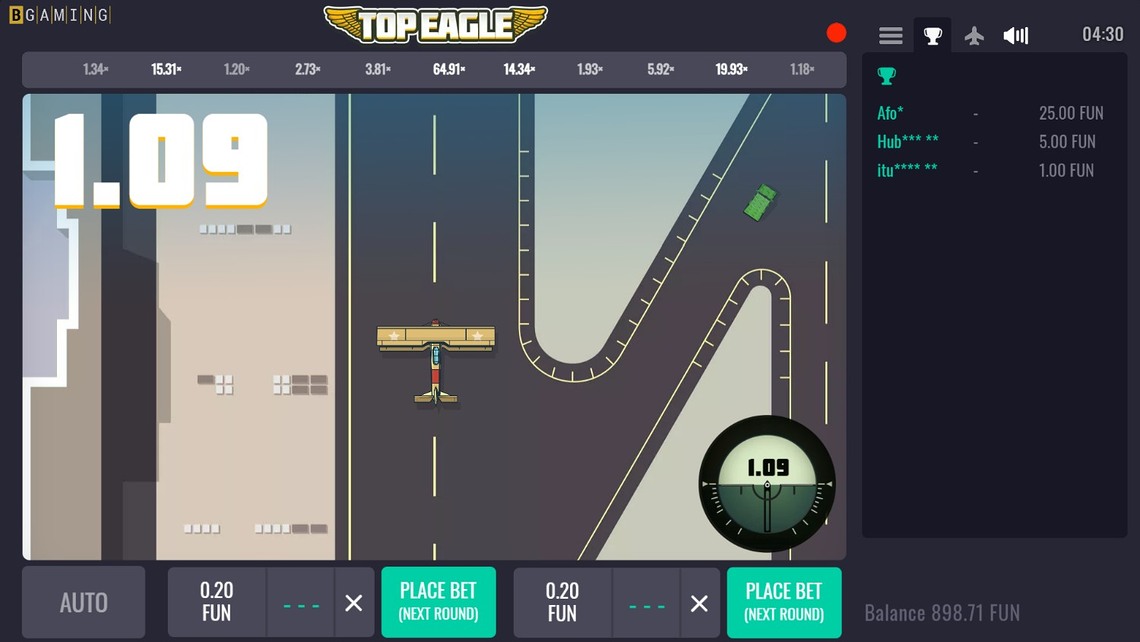Viewport: 1140px width, 642px height.
Task: Select the 14.34x history entry
Action: click(519, 70)
